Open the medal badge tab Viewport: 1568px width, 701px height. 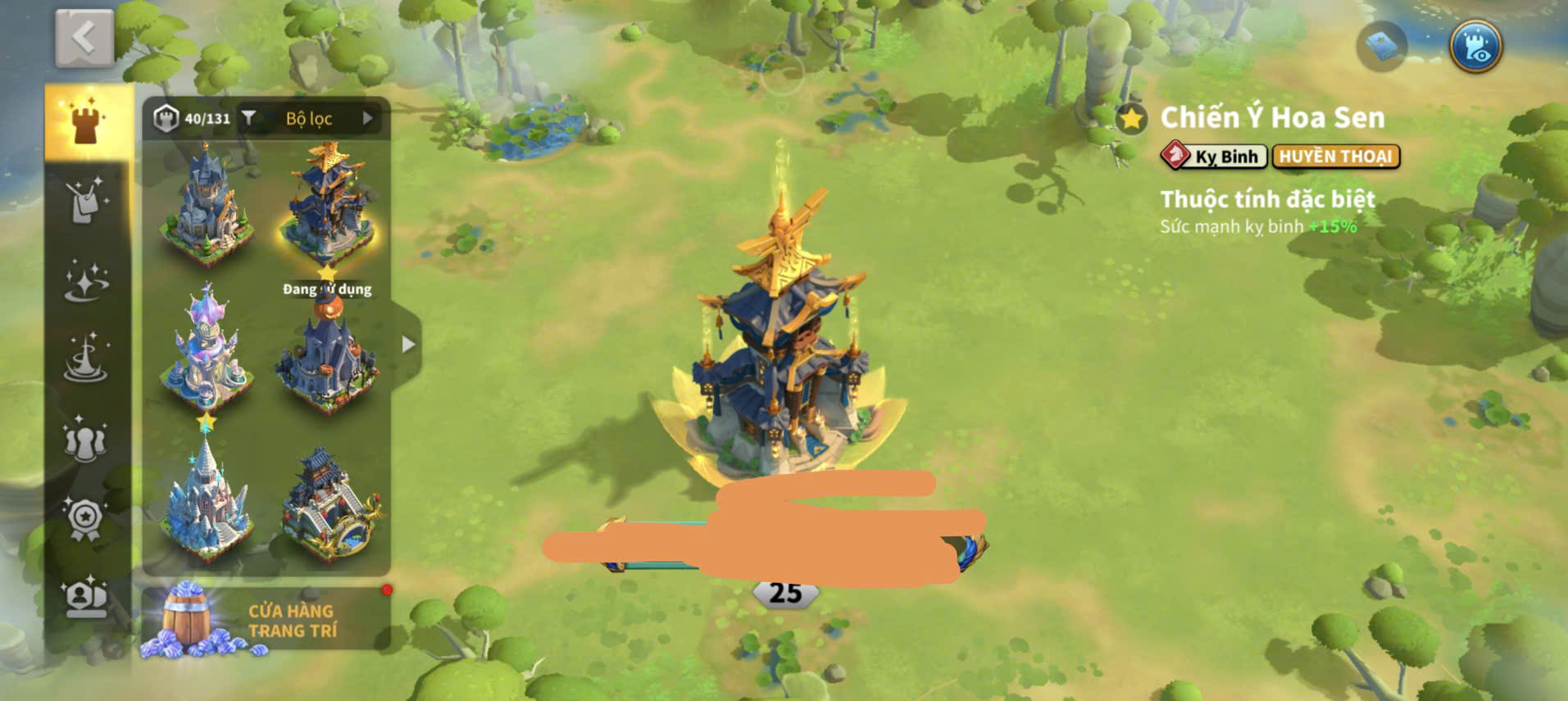pyautogui.click(x=86, y=517)
